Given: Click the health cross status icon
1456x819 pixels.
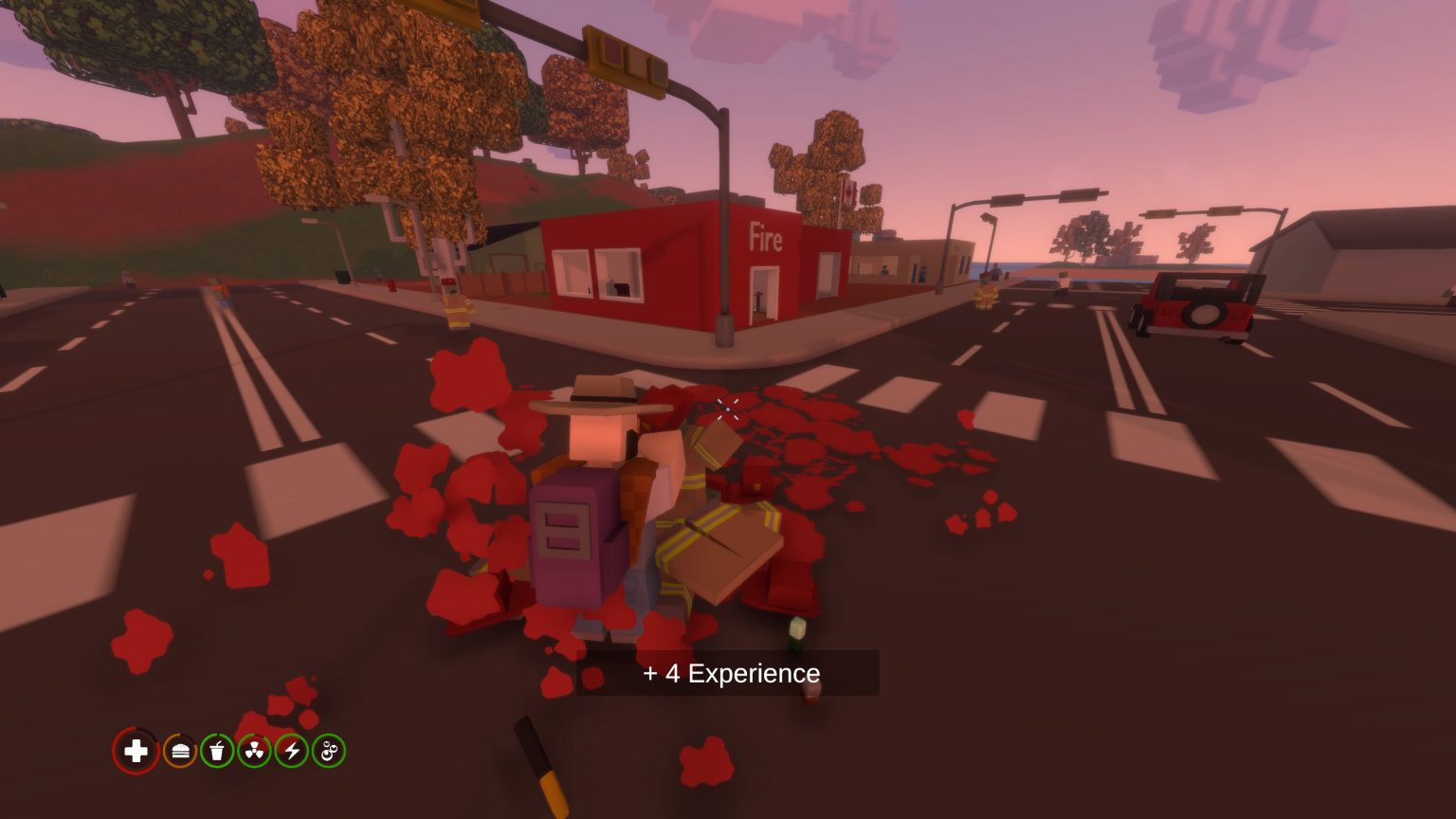Looking at the screenshot, I should click(x=136, y=751).
